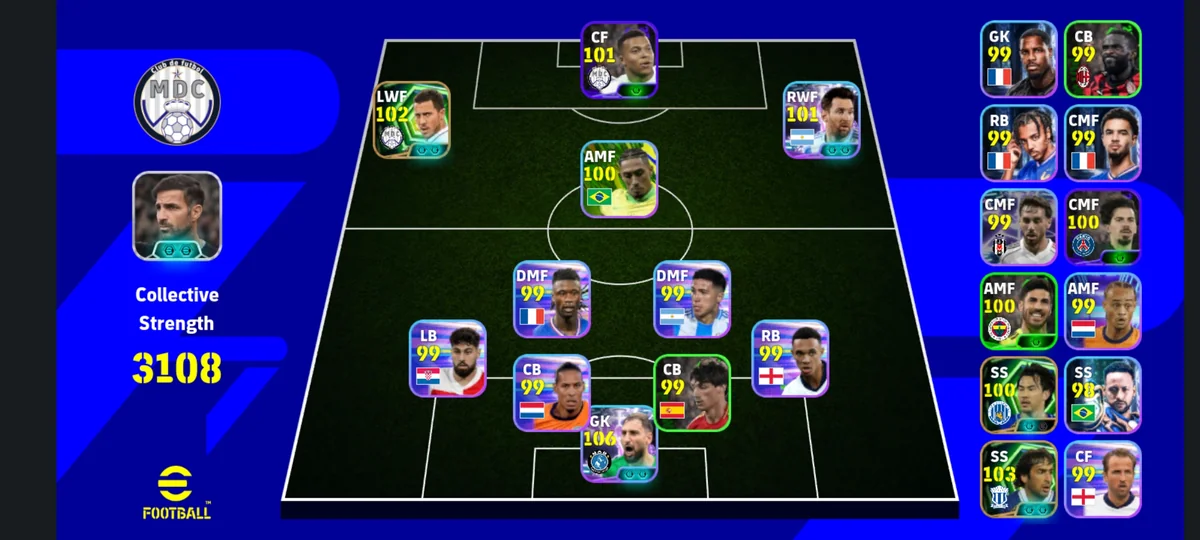This screenshot has width=1200, height=540.
Task: Select the CB 99 Spain player card
Action: click(x=692, y=393)
